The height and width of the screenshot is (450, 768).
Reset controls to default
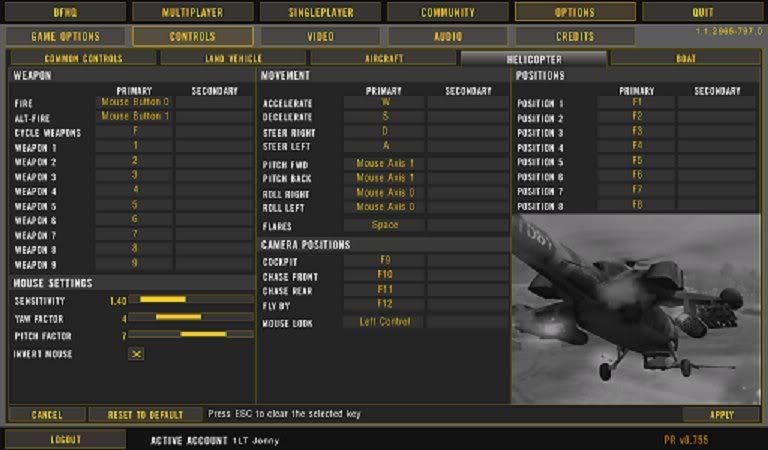(144, 414)
